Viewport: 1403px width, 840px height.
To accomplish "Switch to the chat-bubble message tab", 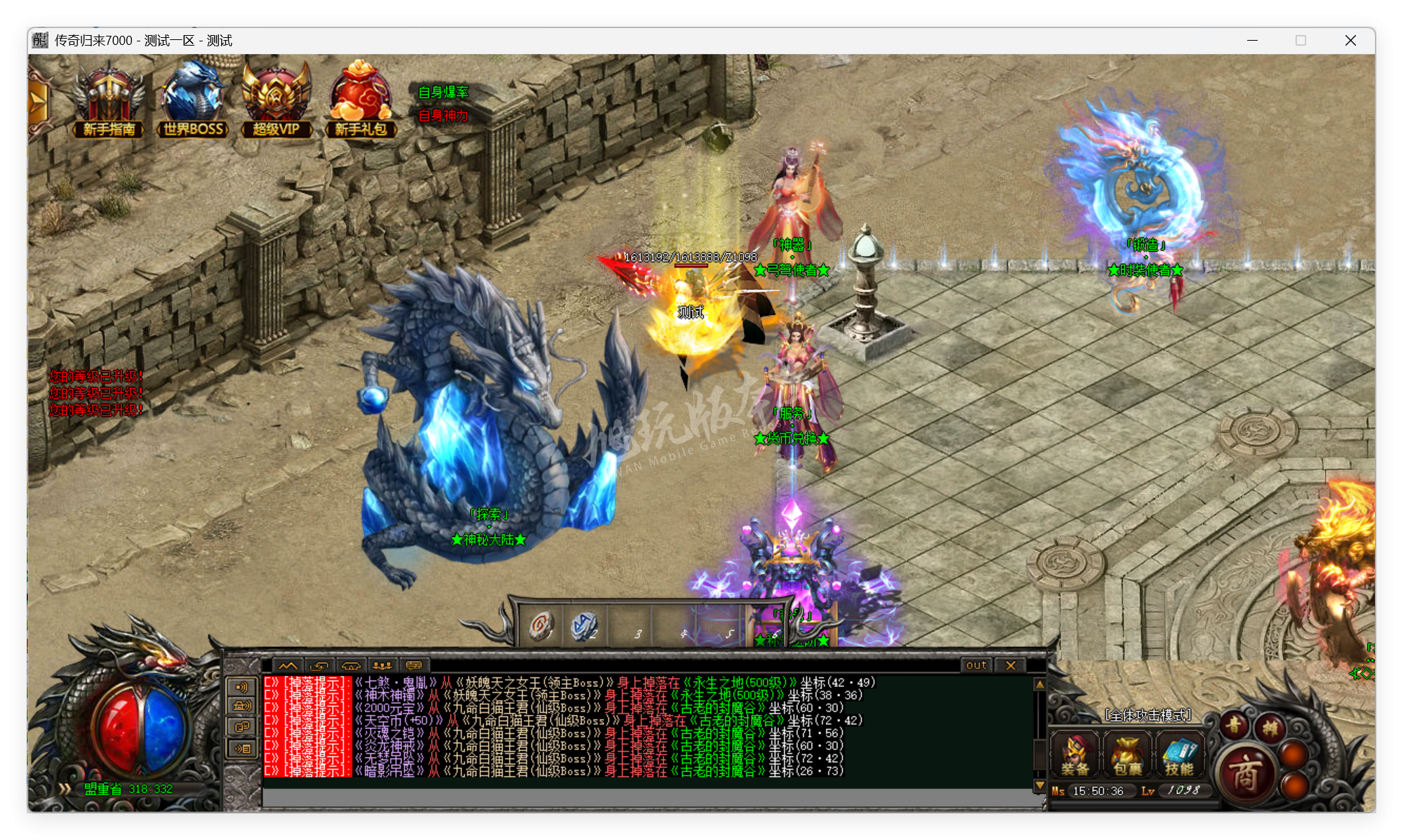I will [x=413, y=665].
